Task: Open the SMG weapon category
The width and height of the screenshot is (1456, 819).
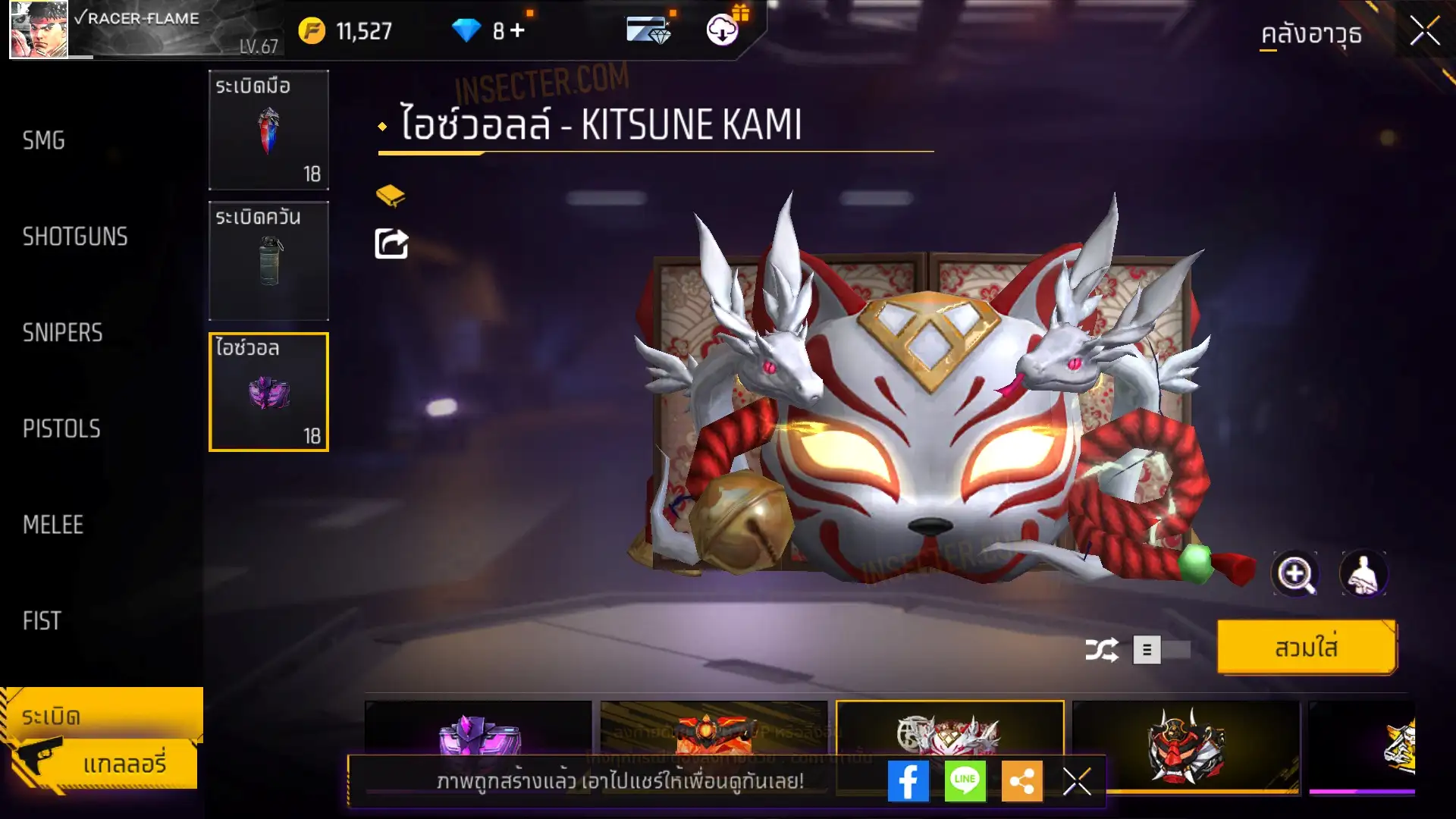Action: coord(44,140)
